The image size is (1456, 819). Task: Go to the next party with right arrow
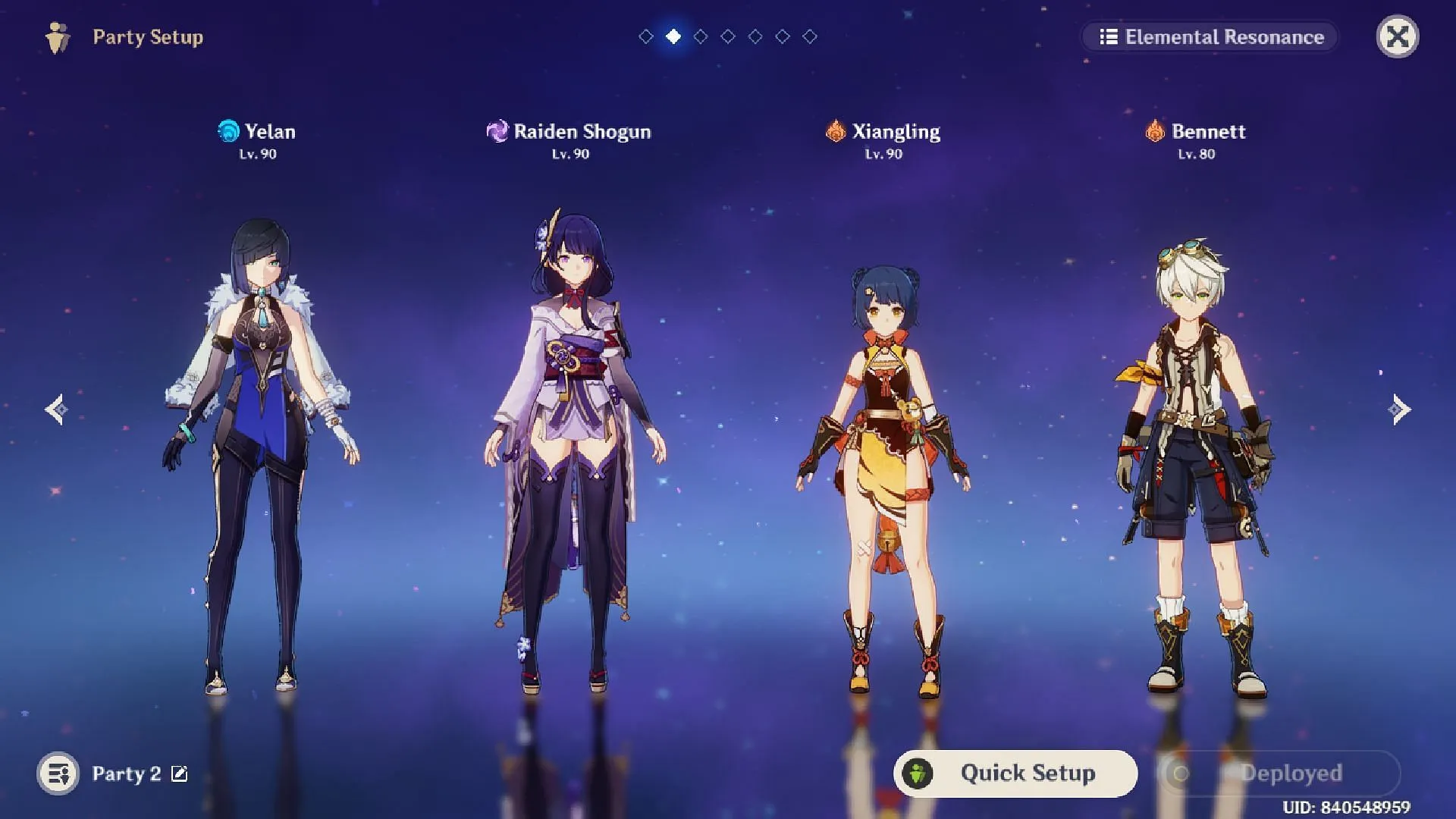coord(1400,409)
